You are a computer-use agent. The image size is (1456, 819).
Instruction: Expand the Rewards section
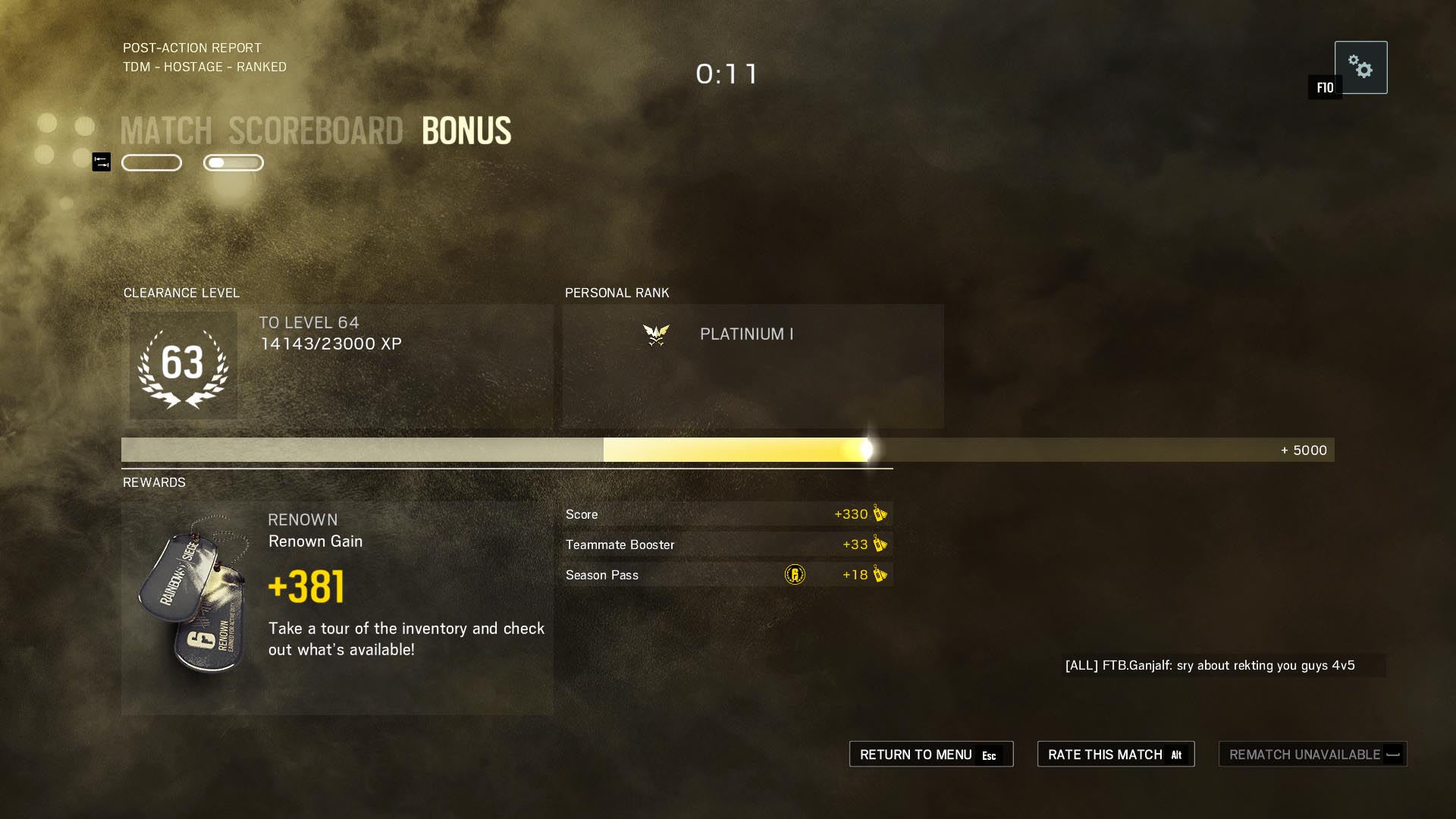tap(154, 482)
